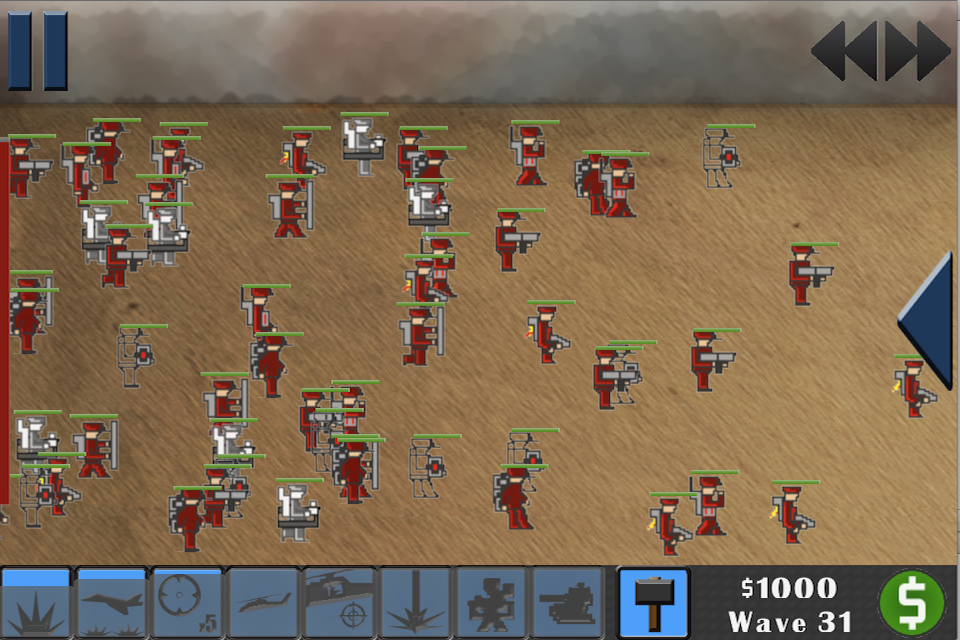Open the green dollar shop button

[911, 603]
